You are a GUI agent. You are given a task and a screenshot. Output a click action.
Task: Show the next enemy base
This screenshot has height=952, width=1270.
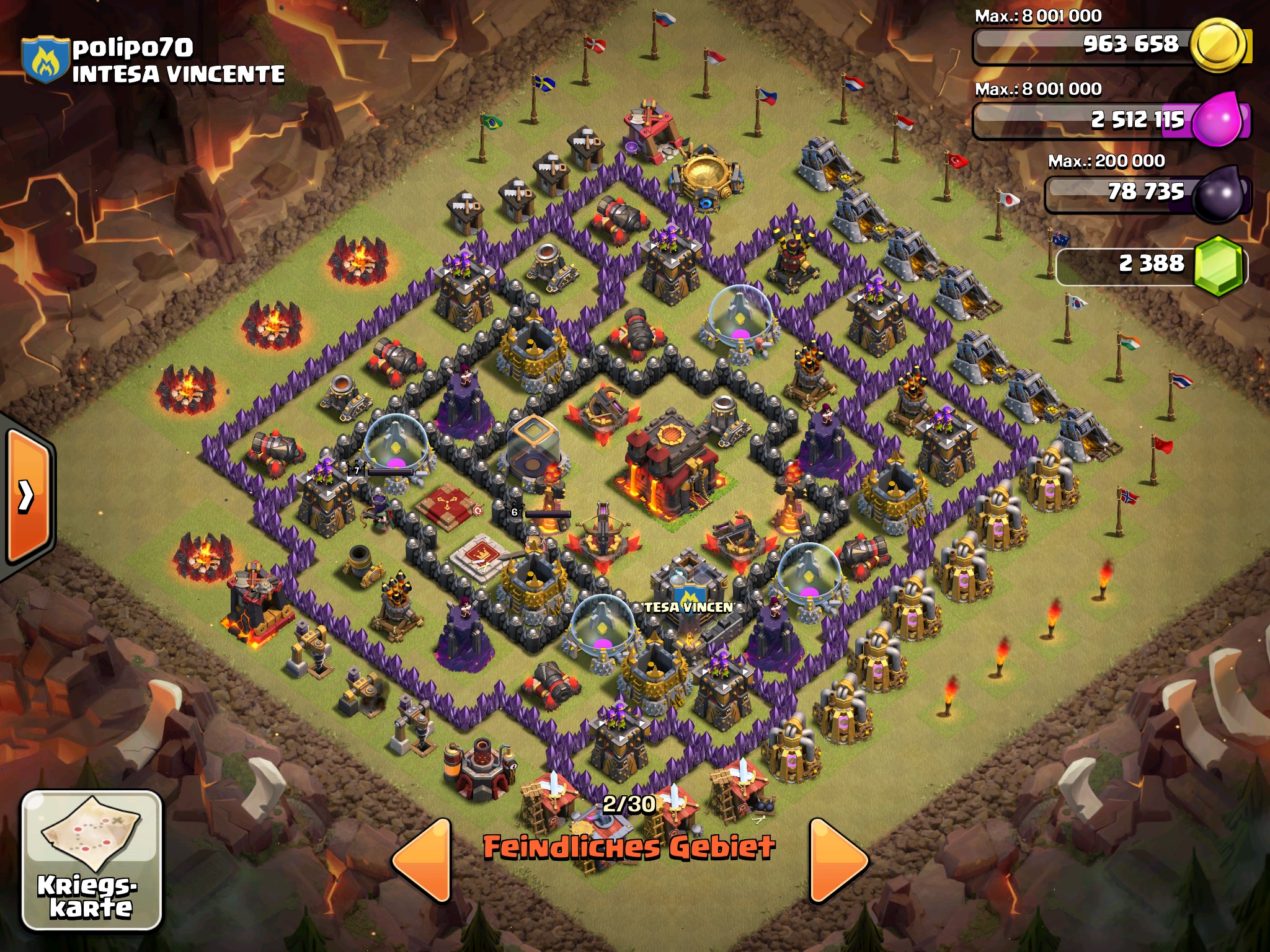point(837,859)
